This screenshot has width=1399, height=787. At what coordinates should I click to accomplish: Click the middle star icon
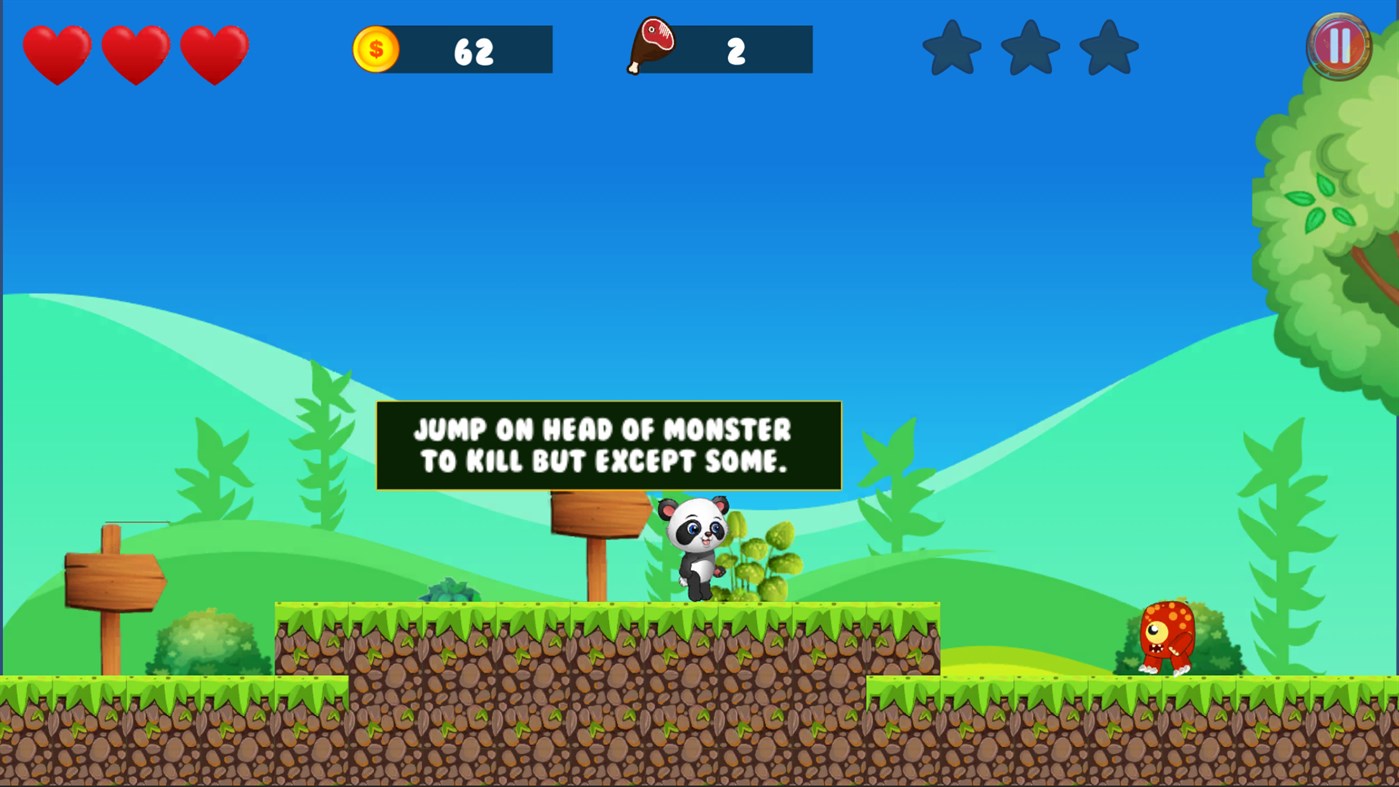tap(1029, 46)
